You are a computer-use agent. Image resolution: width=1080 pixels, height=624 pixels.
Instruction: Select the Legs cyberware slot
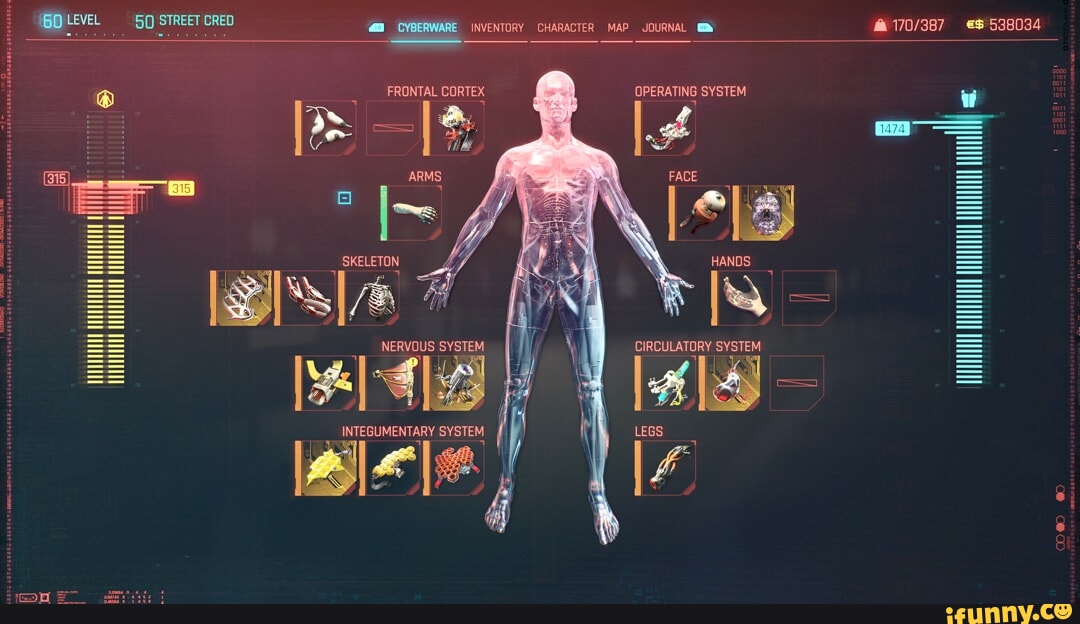pyautogui.click(x=666, y=468)
